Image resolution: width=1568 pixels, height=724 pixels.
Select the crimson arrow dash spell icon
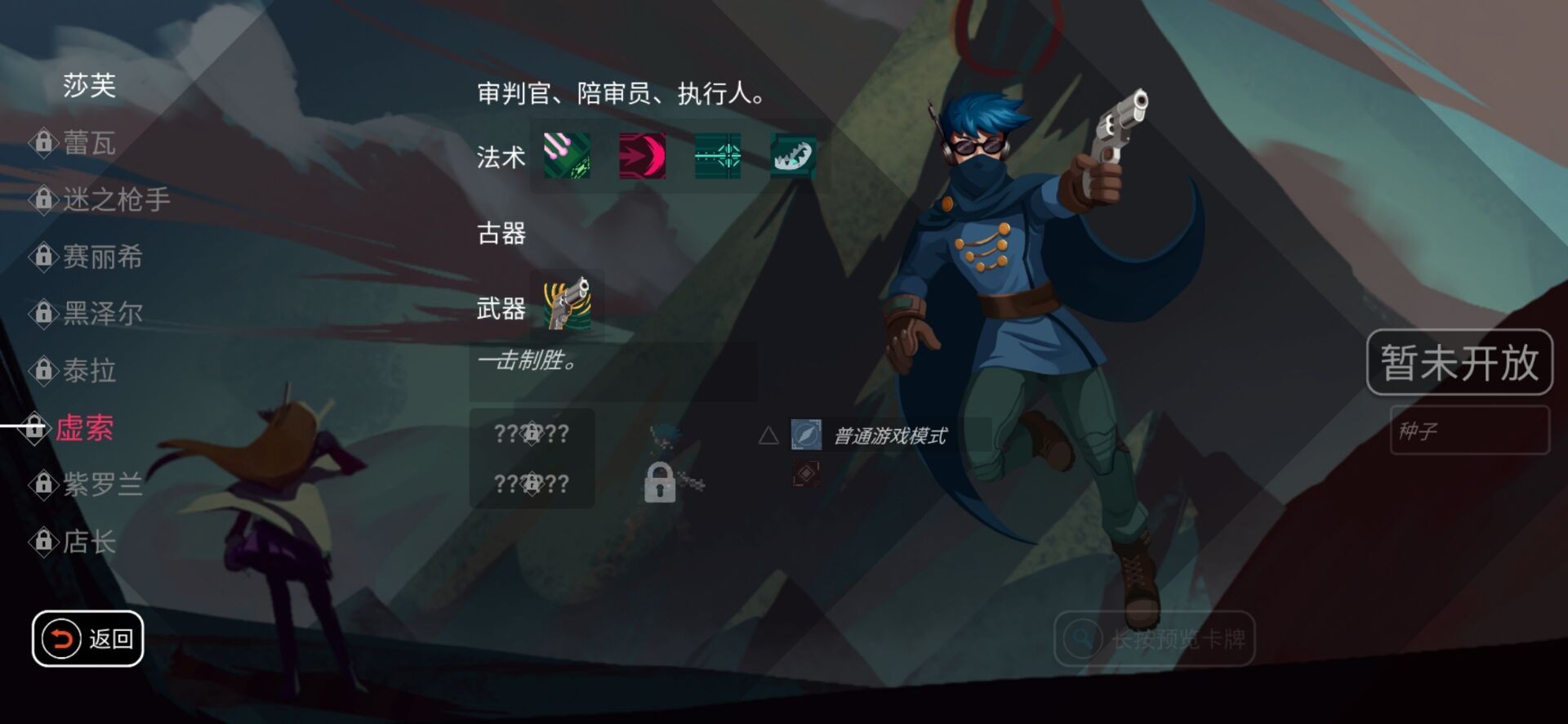coord(642,157)
